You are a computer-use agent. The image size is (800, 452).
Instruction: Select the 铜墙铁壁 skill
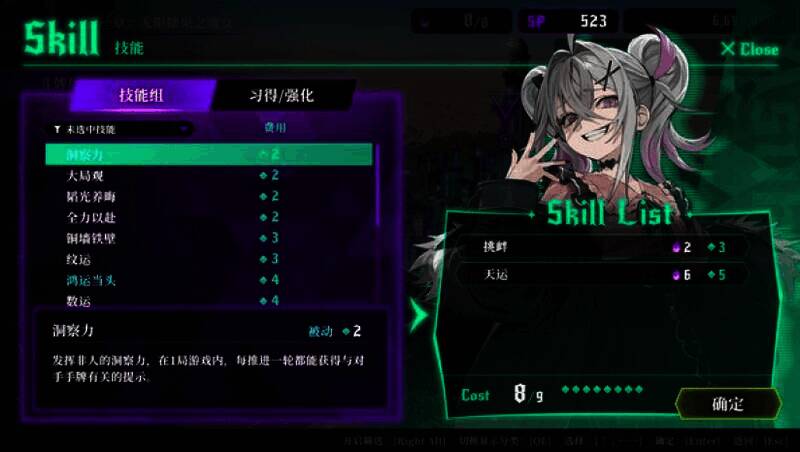pos(208,238)
